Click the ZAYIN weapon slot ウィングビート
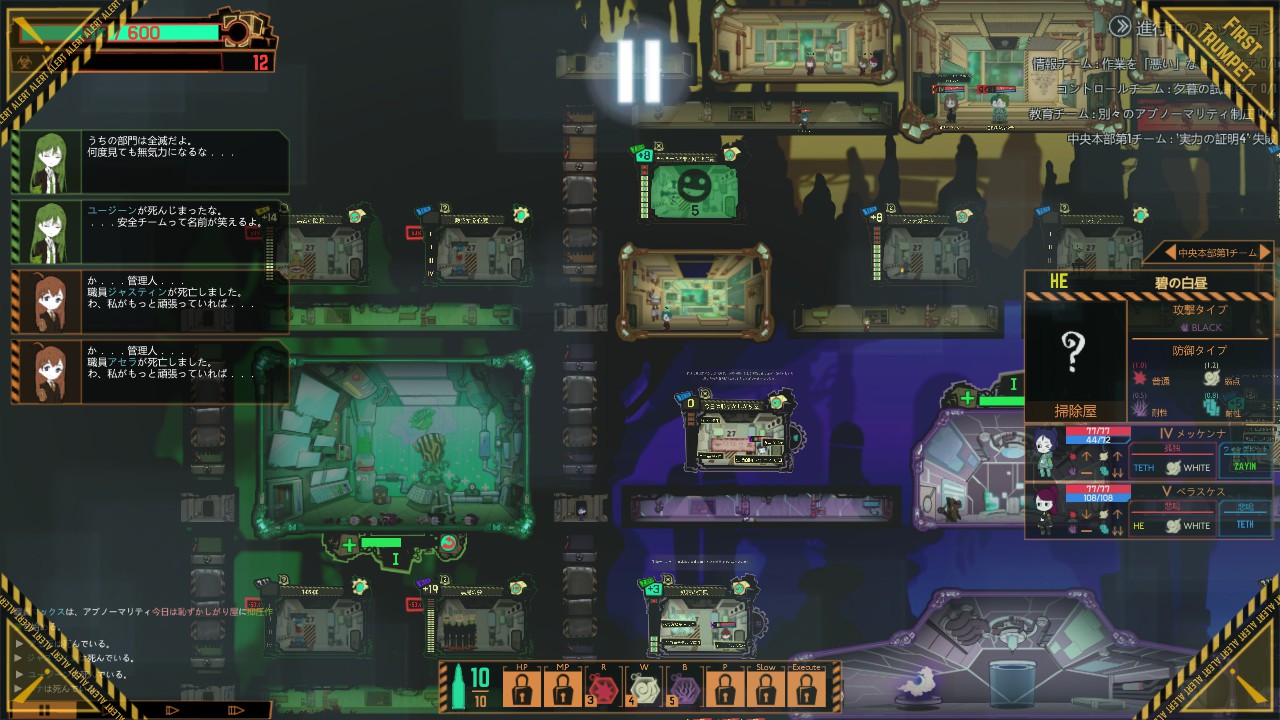 (x=1243, y=462)
